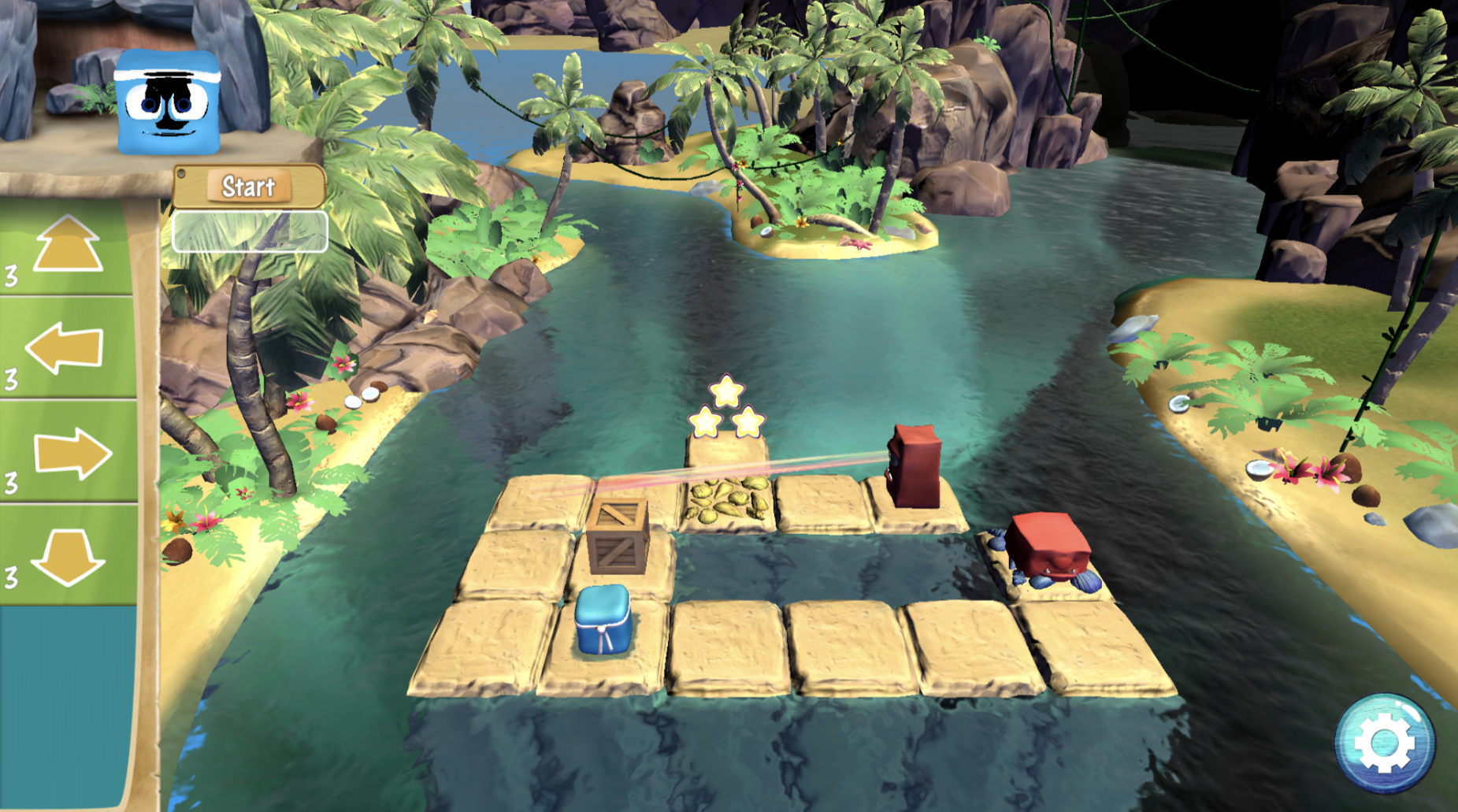Add the down arrow command
This screenshot has height=812, width=1458.
(x=68, y=556)
